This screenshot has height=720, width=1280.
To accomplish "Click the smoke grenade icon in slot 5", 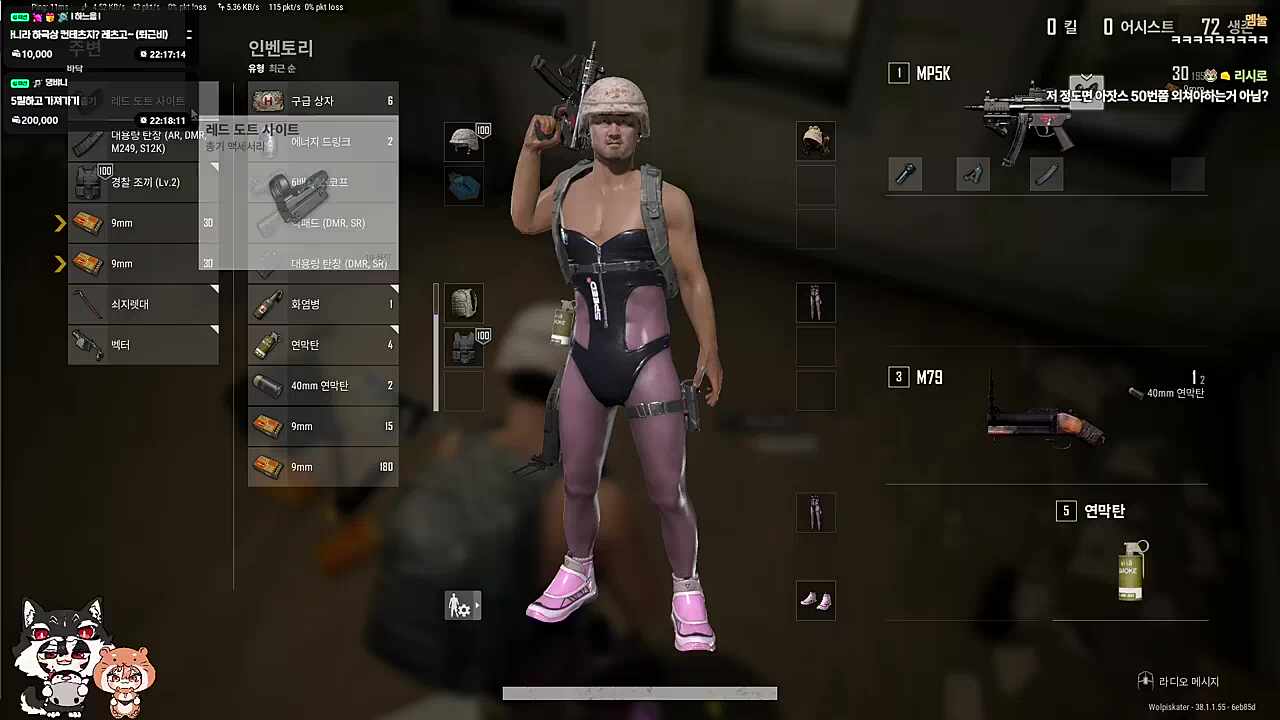I will (1129, 568).
